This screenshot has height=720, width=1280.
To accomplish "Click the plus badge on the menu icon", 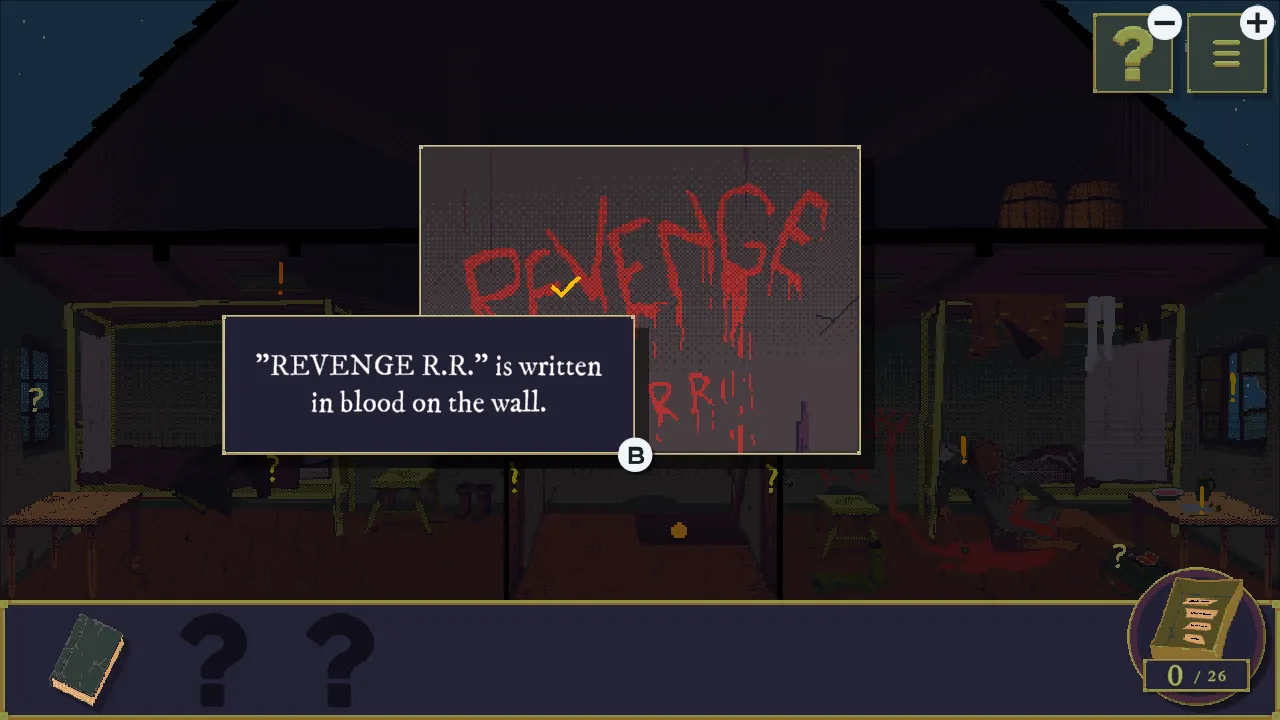I will tap(1257, 22).
